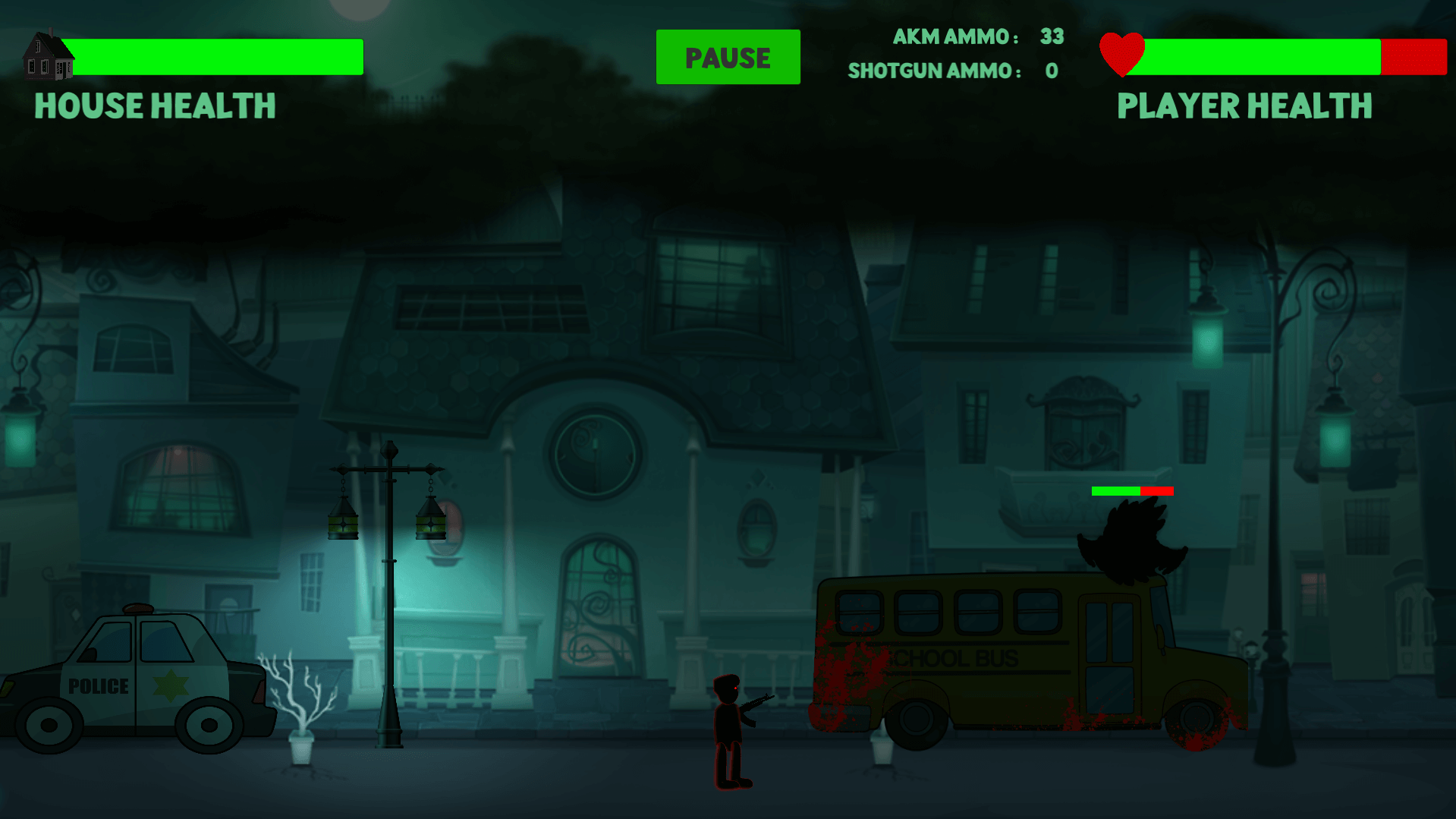Toggle the Shotgun ammo counter display
Screen dimensions: 1456x819
click(x=952, y=71)
